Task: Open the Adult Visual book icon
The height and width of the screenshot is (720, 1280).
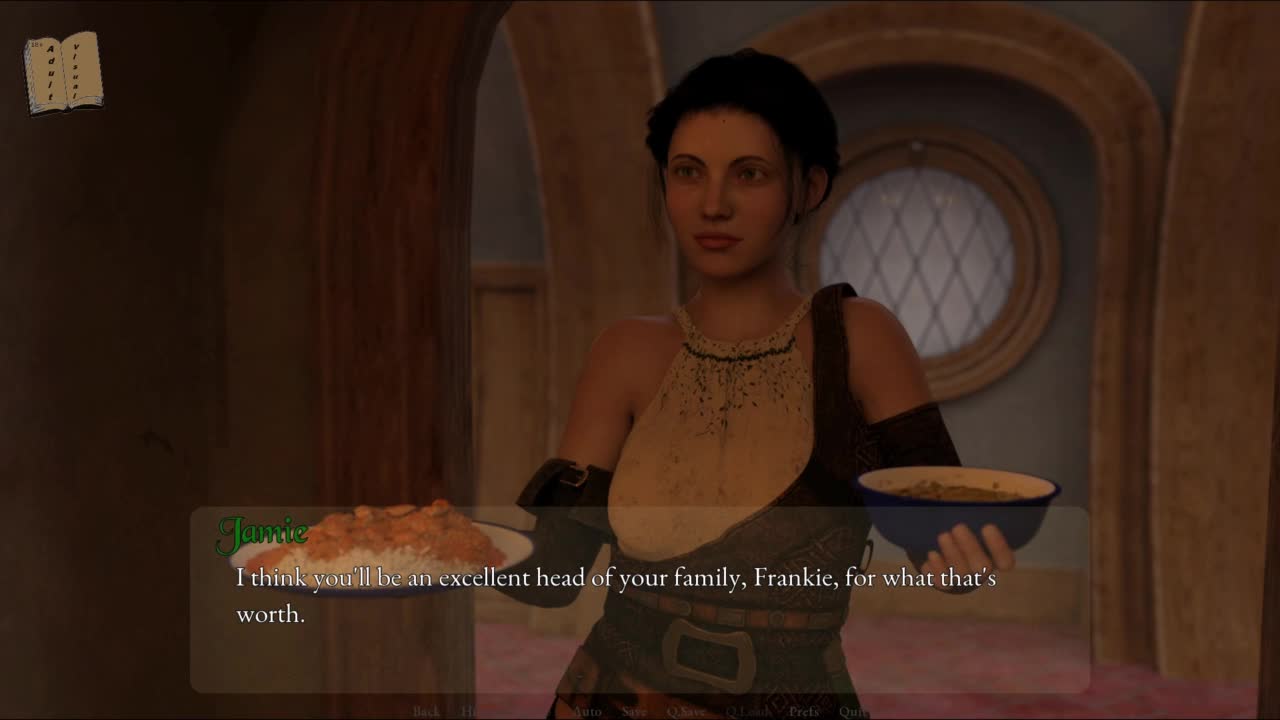Action: coord(63,72)
